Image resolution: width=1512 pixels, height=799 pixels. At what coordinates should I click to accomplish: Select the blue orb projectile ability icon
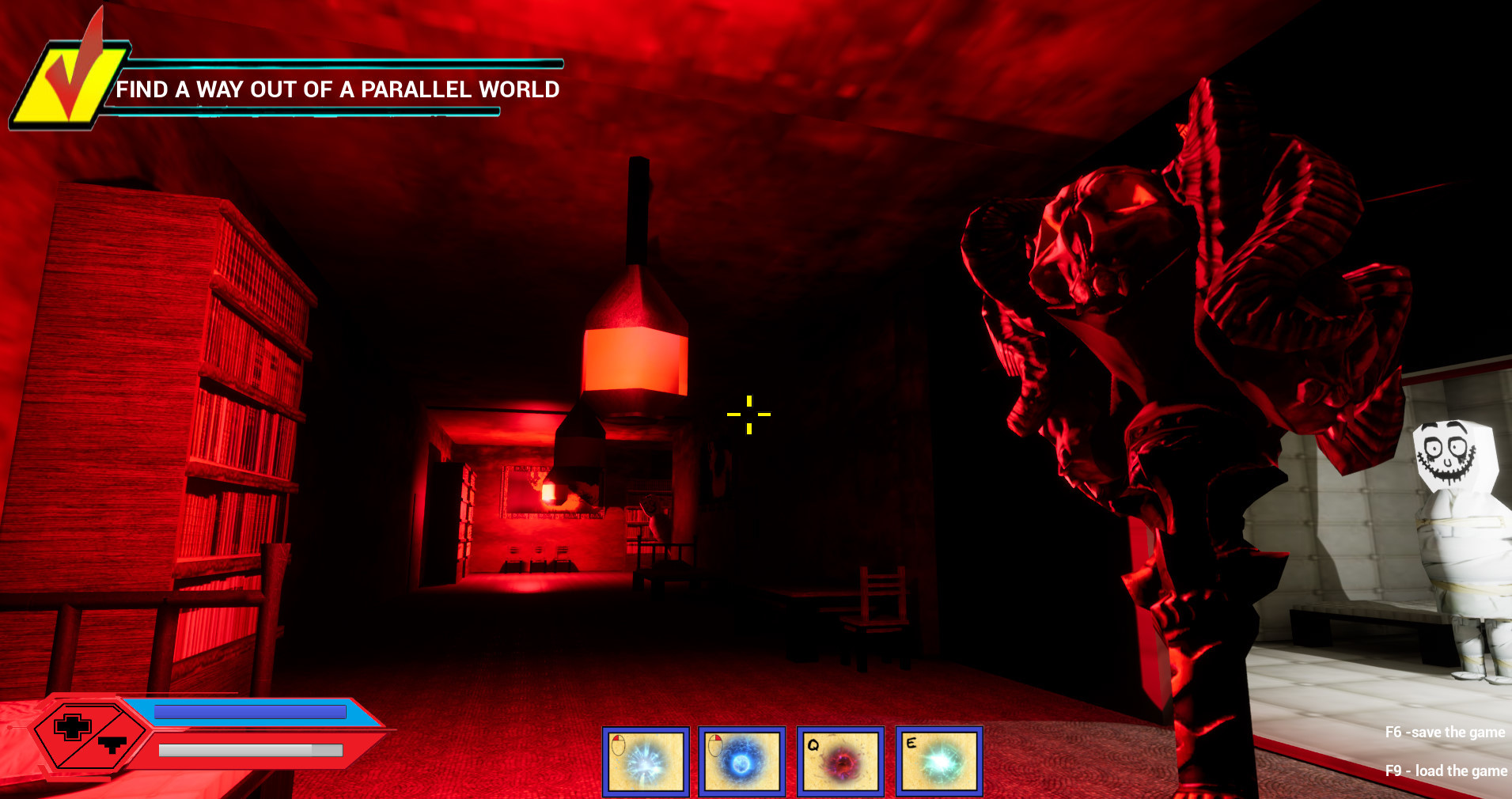click(741, 762)
